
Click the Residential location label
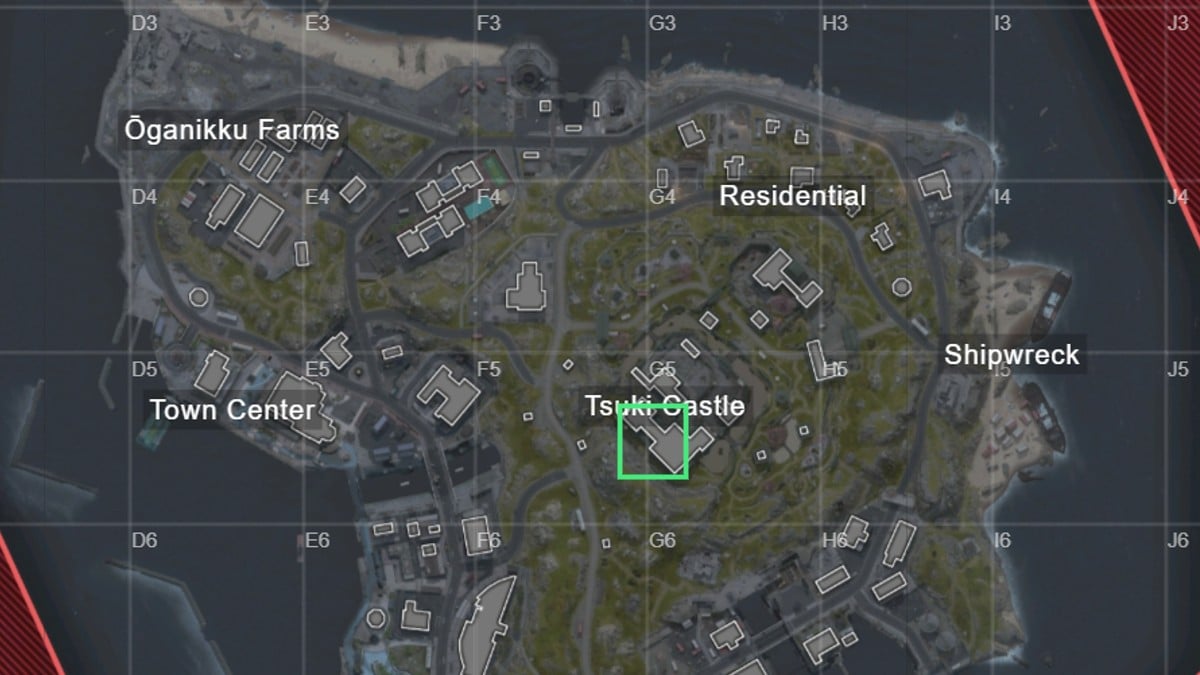point(793,196)
